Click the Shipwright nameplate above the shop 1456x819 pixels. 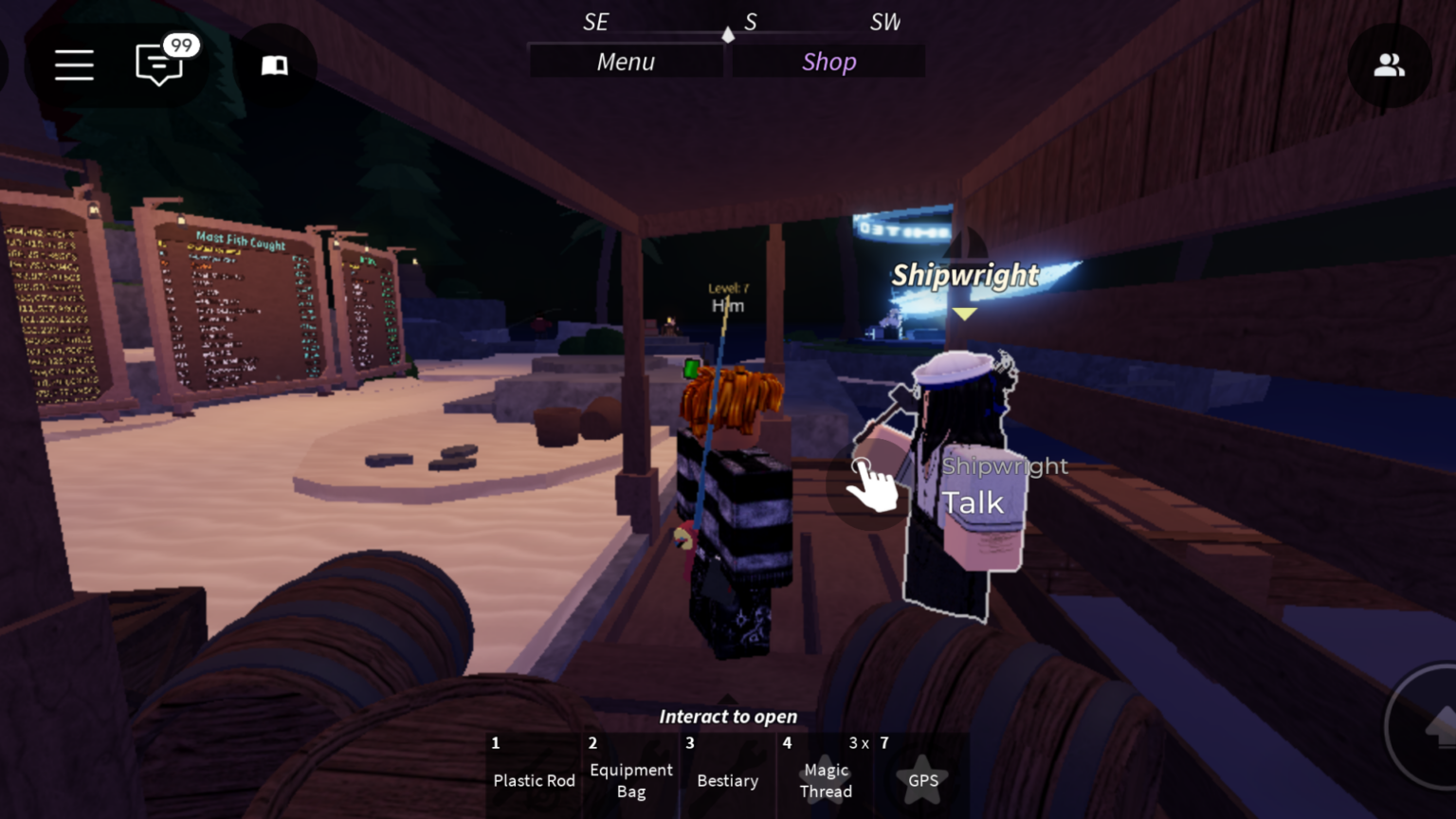click(x=965, y=276)
